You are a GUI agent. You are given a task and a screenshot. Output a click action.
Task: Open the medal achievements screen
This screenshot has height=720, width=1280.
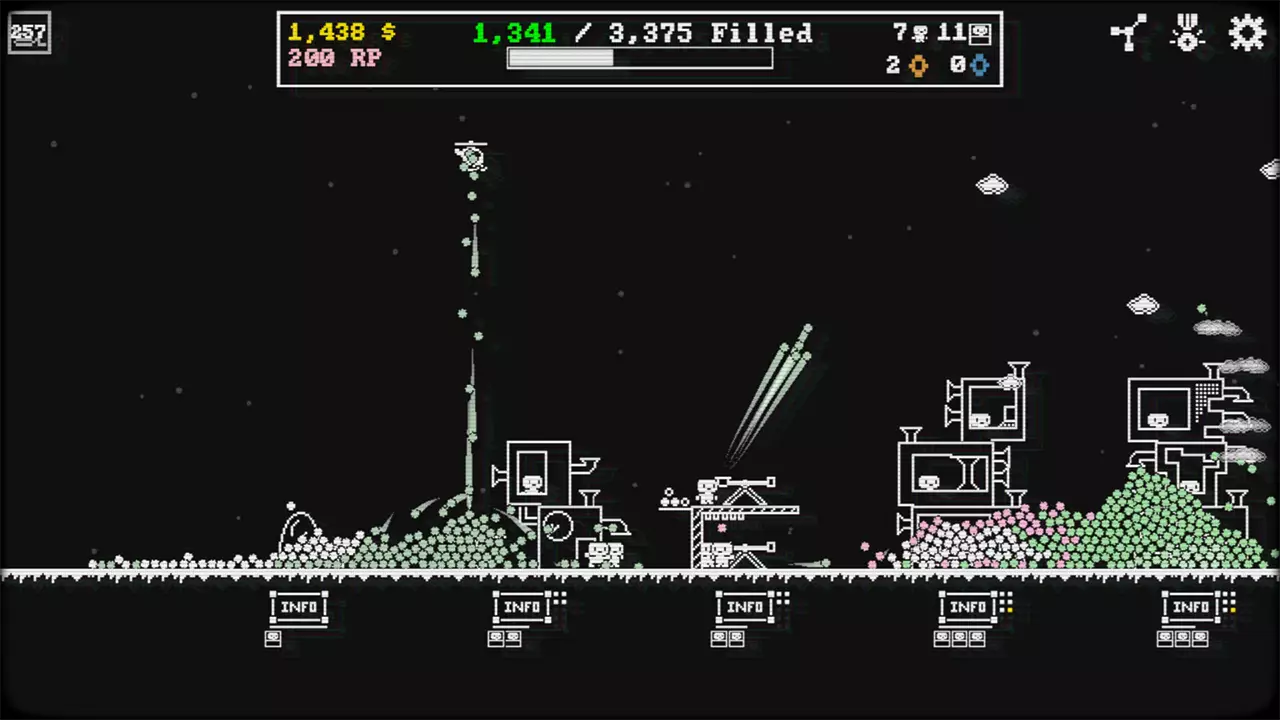coord(1188,33)
